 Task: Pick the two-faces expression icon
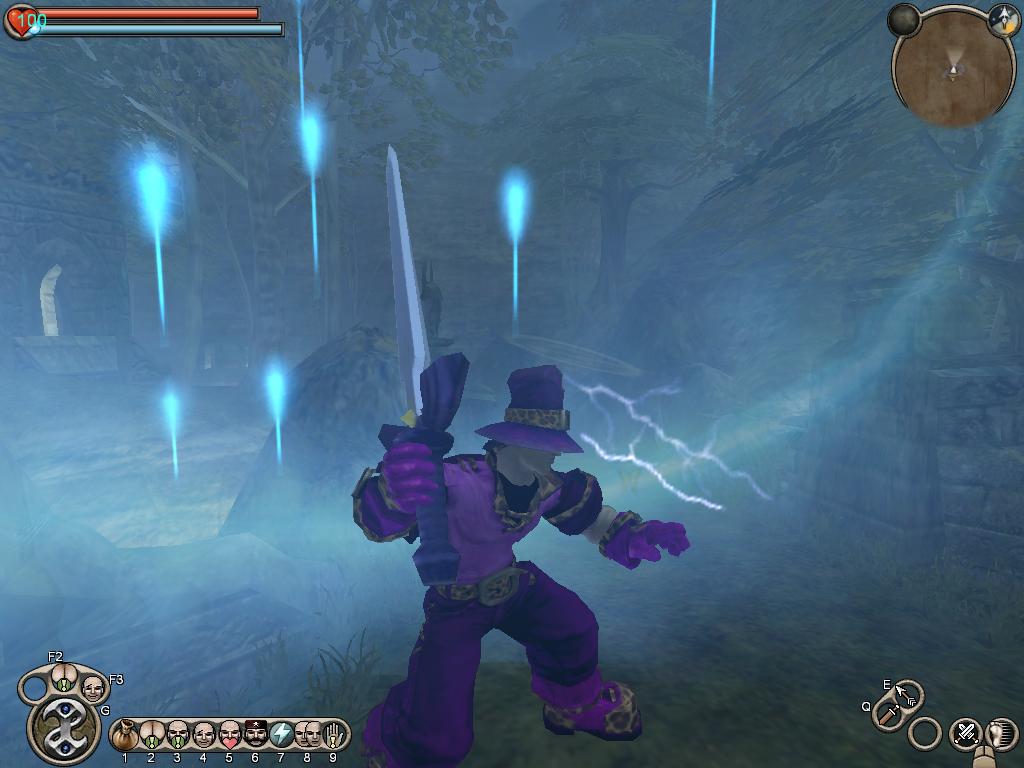[x=307, y=736]
